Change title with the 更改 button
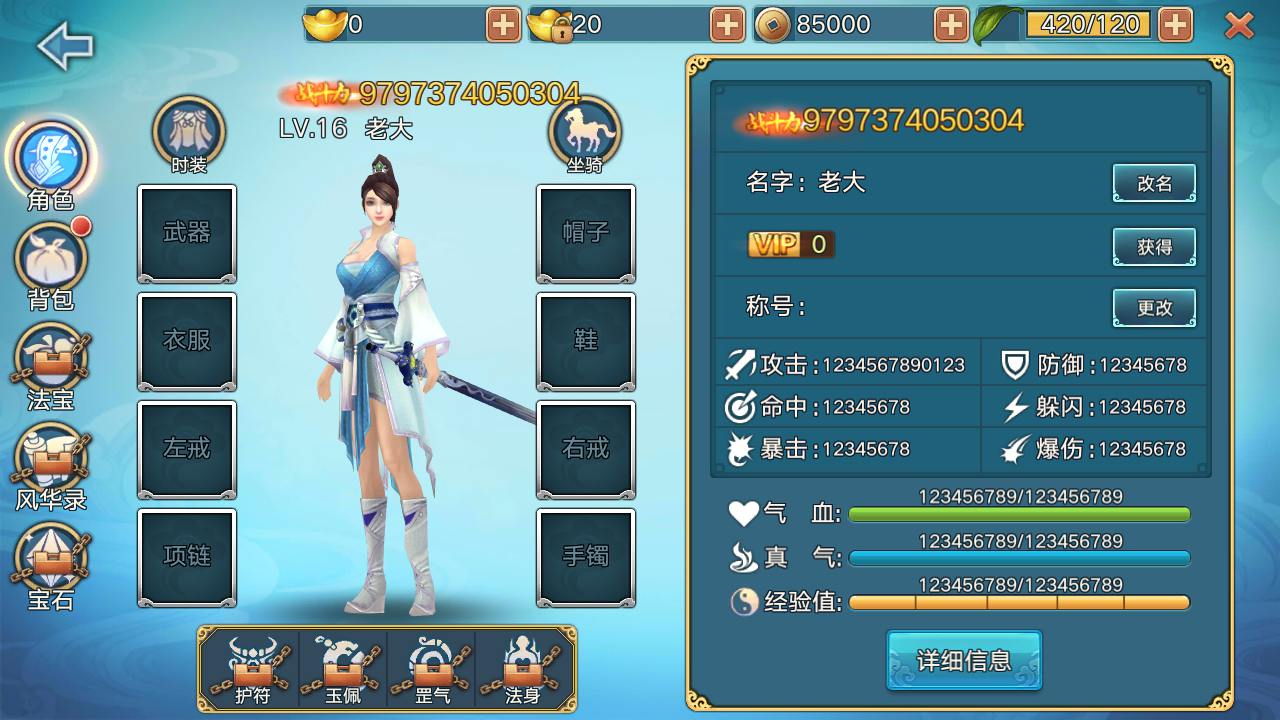Image resolution: width=1280 pixels, height=720 pixels. pyautogui.click(x=1154, y=308)
